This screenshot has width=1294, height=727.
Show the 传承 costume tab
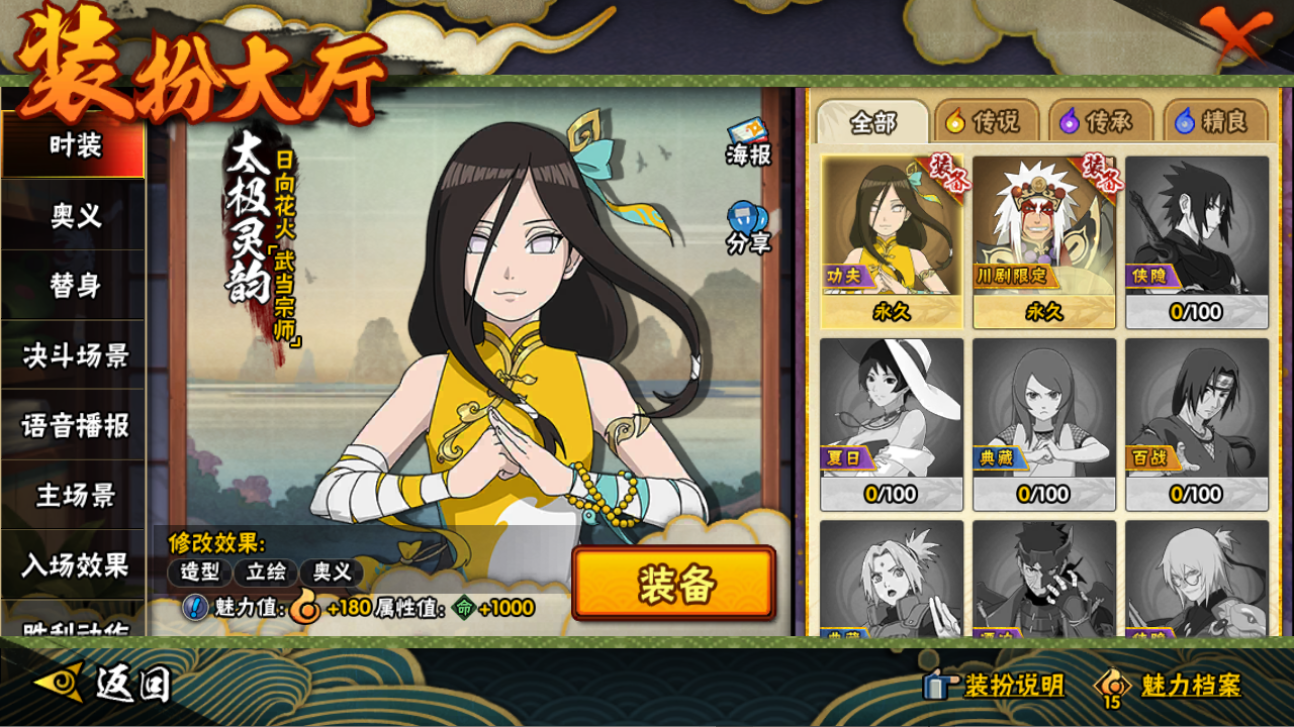(x=1097, y=123)
